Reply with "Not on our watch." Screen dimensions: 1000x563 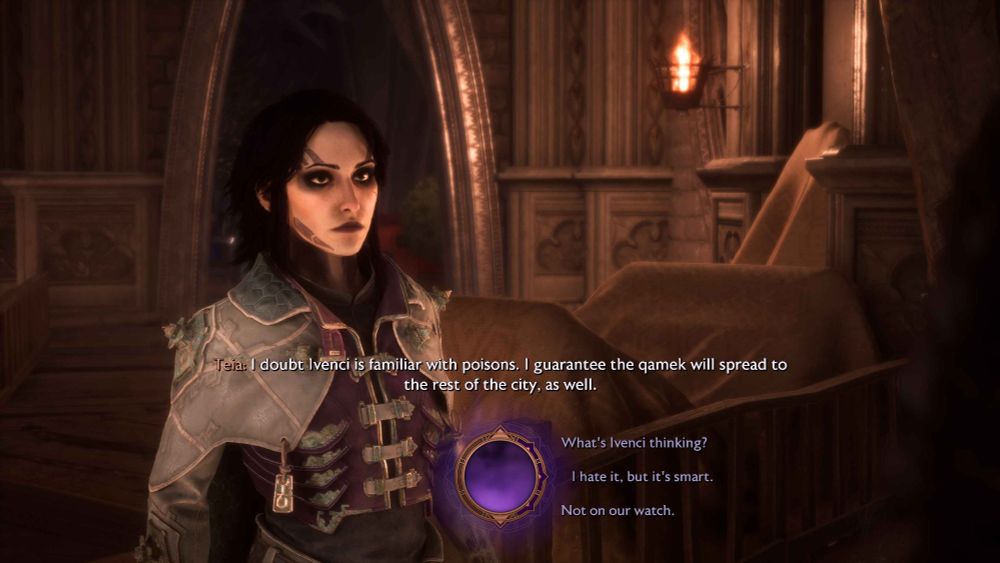(617, 511)
